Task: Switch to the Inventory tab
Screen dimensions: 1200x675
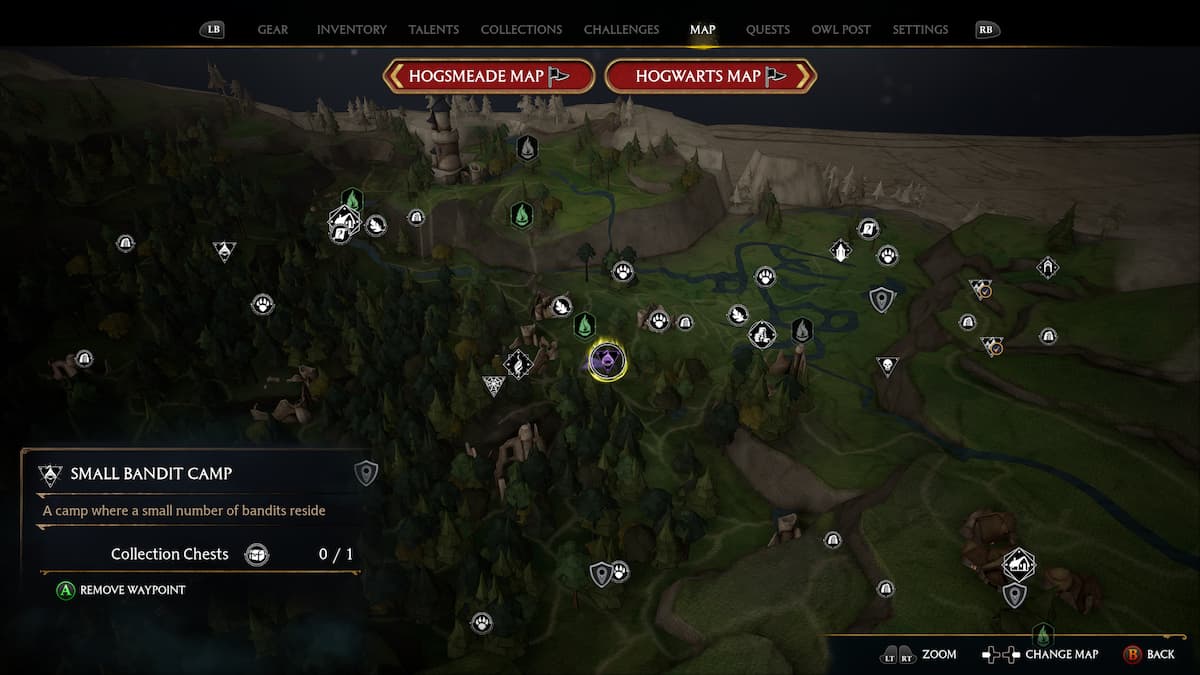Action: tap(351, 30)
